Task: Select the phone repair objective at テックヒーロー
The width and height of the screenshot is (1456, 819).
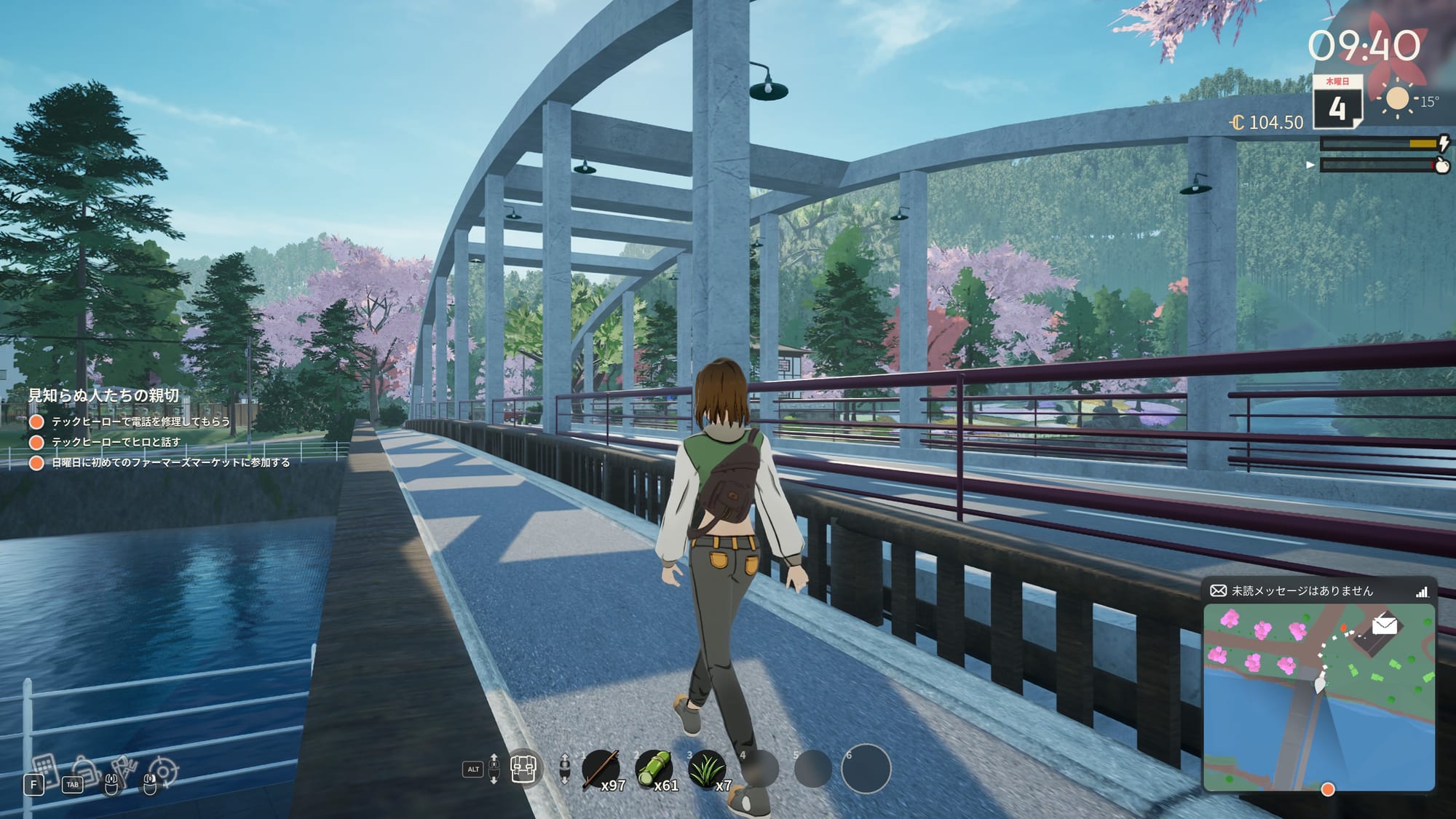Action: click(x=141, y=422)
